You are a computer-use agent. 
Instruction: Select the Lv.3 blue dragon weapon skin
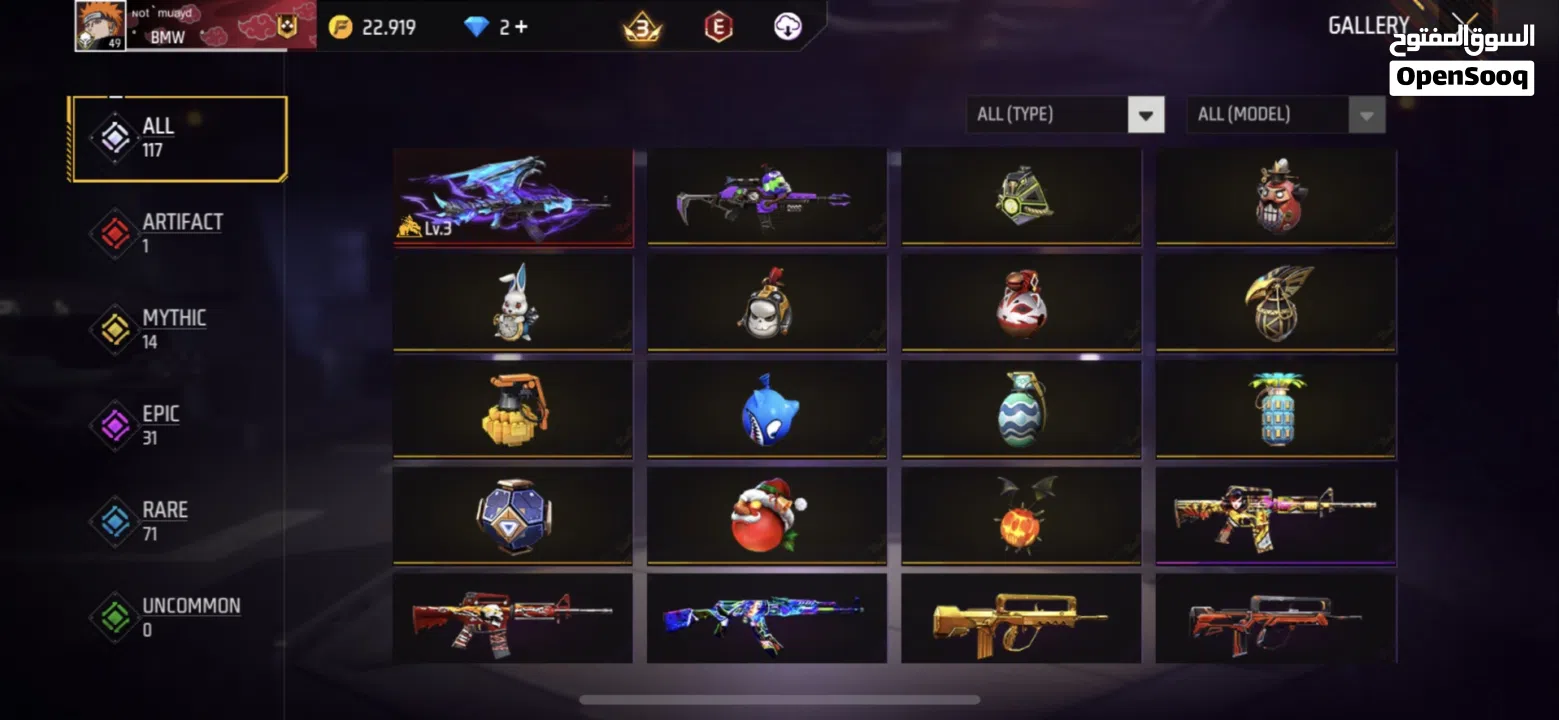513,196
